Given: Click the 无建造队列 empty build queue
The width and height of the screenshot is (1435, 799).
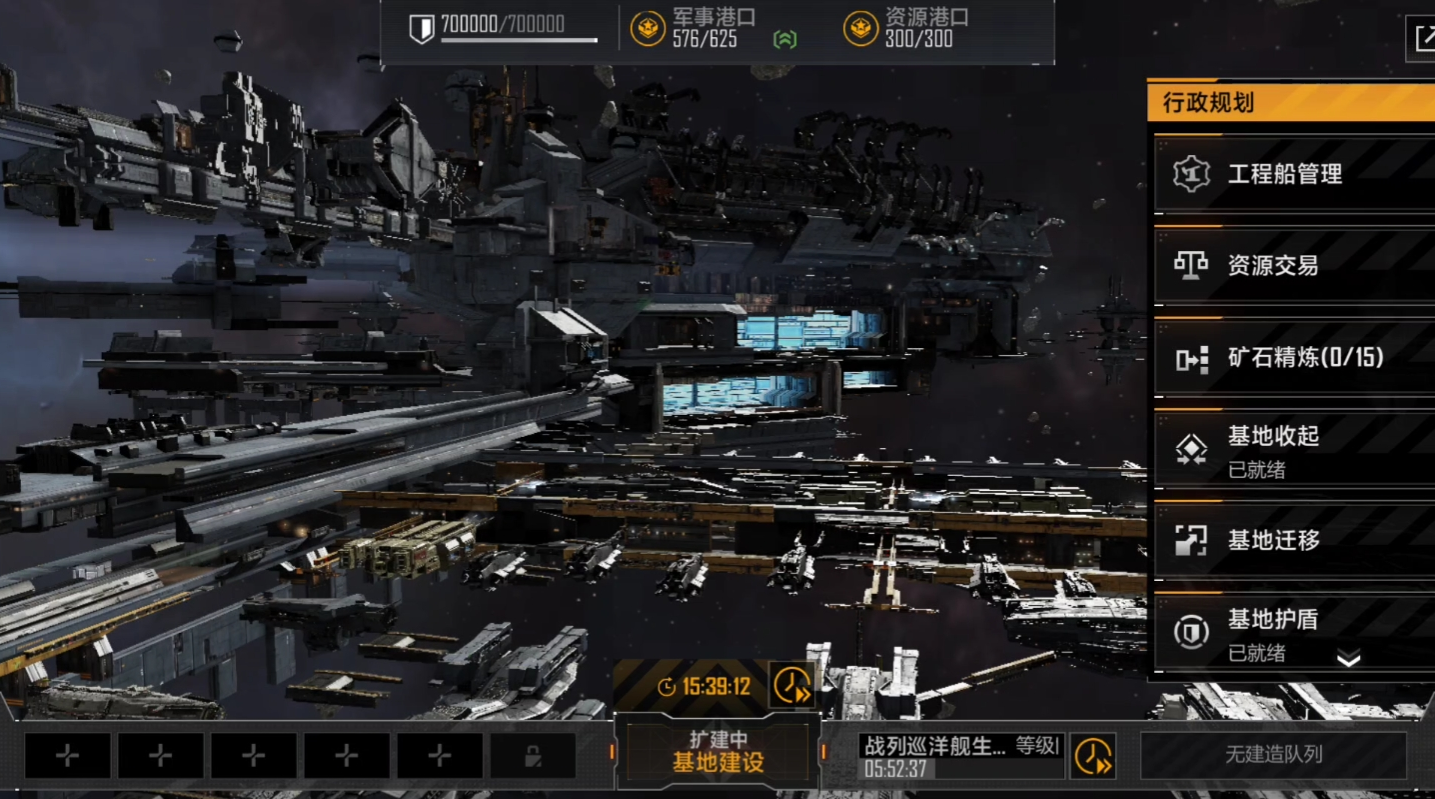Looking at the screenshot, I should click(x=1273, y=755).
